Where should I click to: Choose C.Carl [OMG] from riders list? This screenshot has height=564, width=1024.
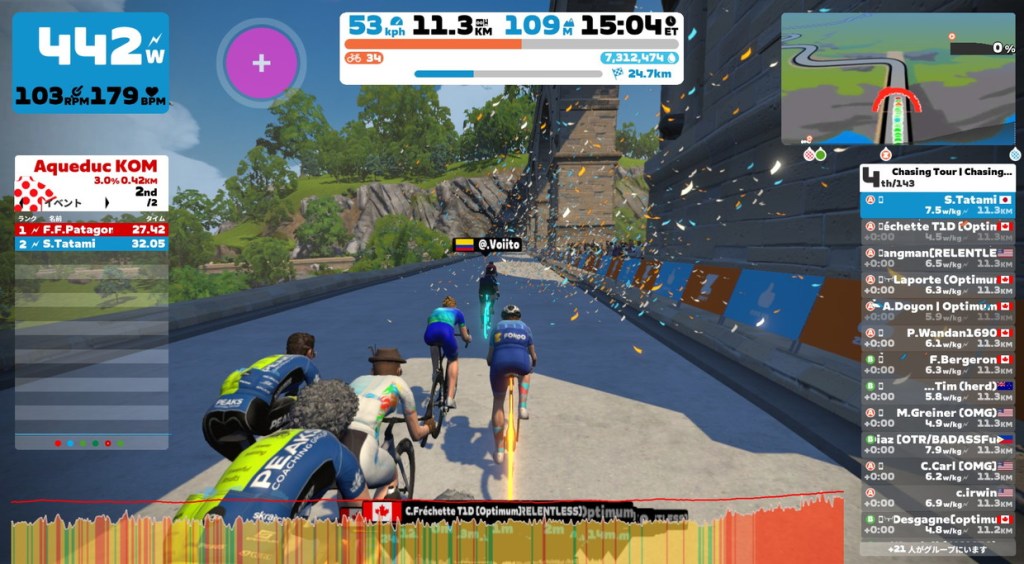point(938,471)
